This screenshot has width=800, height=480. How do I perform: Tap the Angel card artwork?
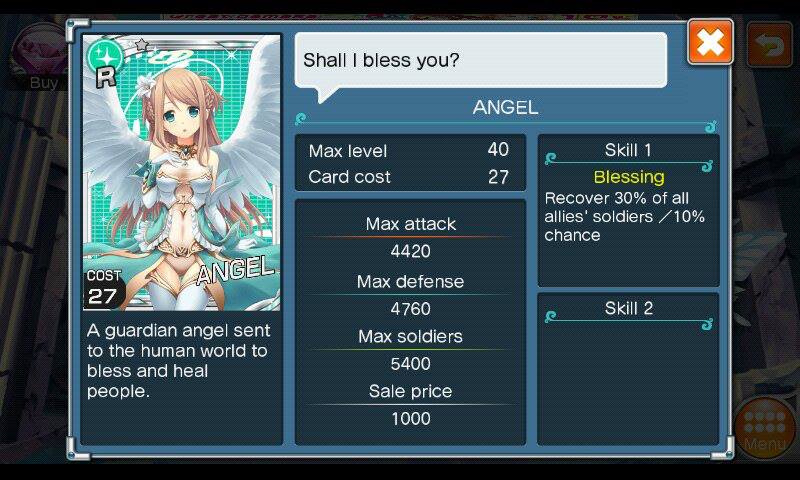pyautogui.click(x=181, y=172)
